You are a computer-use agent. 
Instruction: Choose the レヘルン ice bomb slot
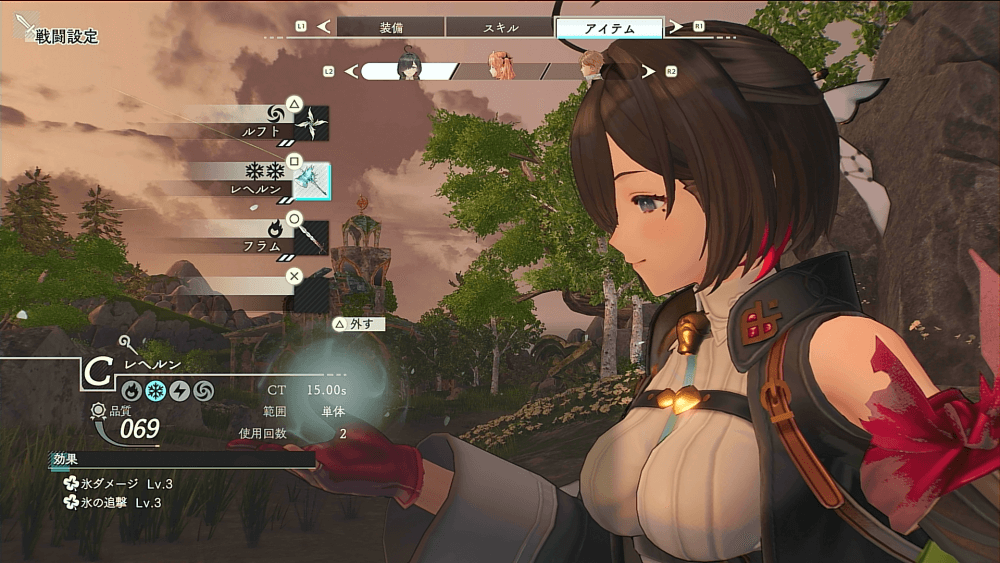(x=311, y=180)
